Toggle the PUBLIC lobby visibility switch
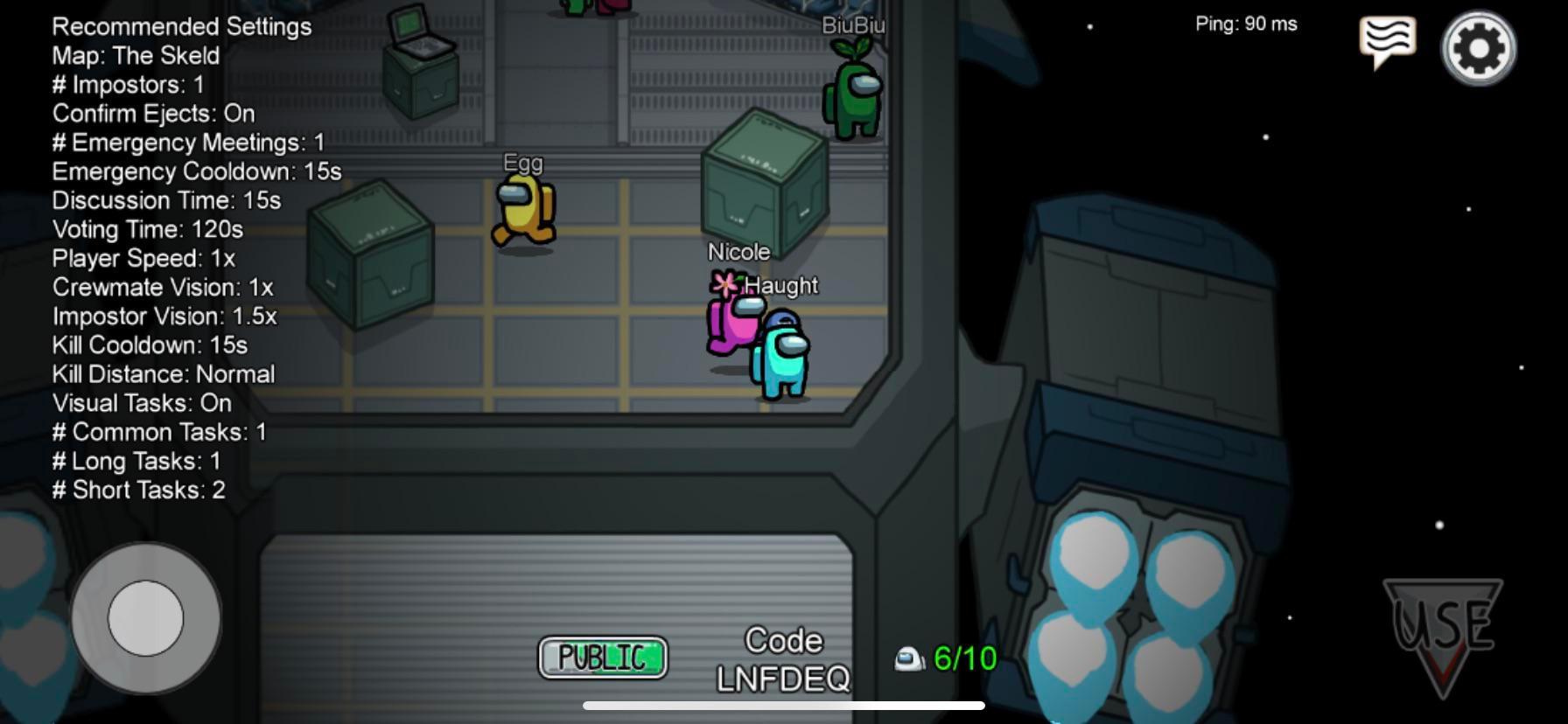 [602, 658]
